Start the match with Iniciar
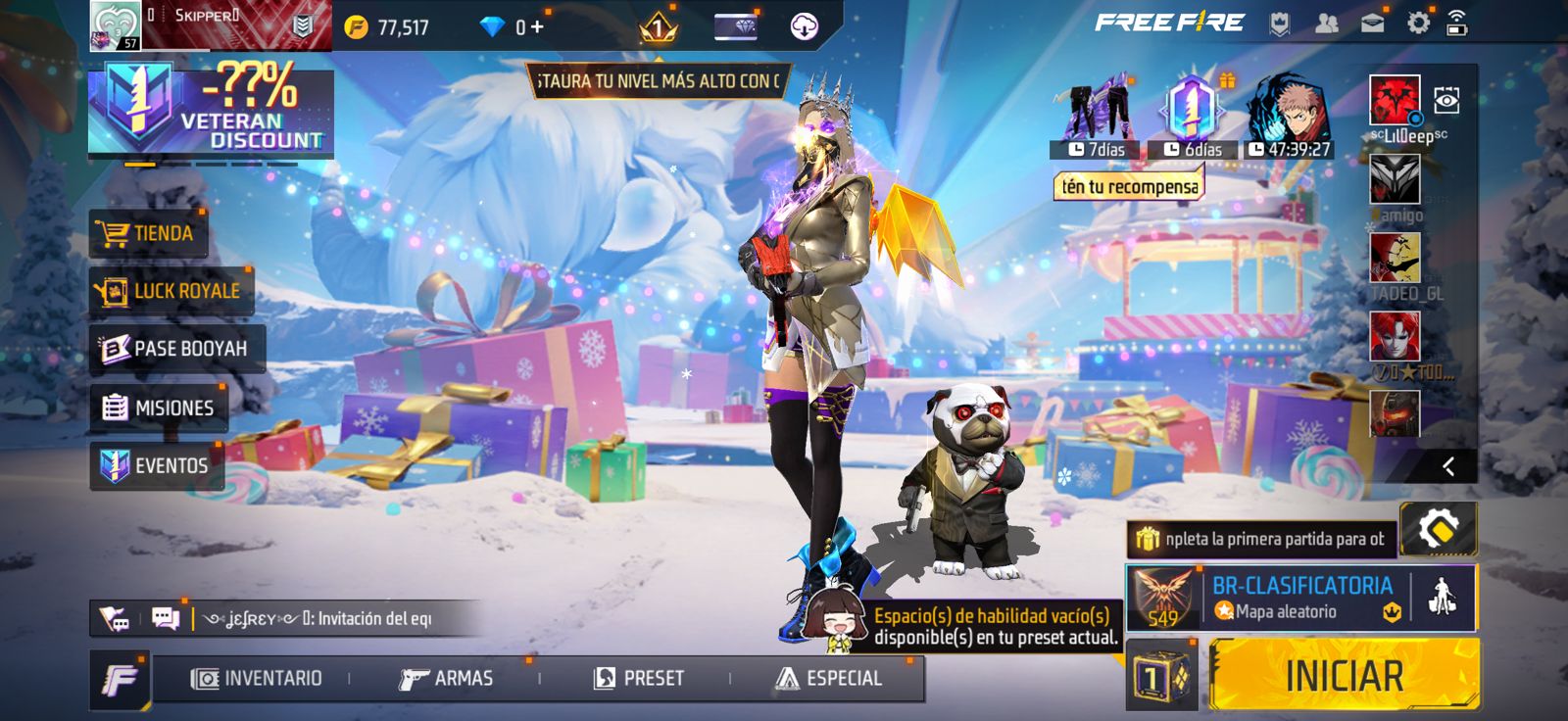This screenshot has width=1568, height=721. pos(1344,675)
